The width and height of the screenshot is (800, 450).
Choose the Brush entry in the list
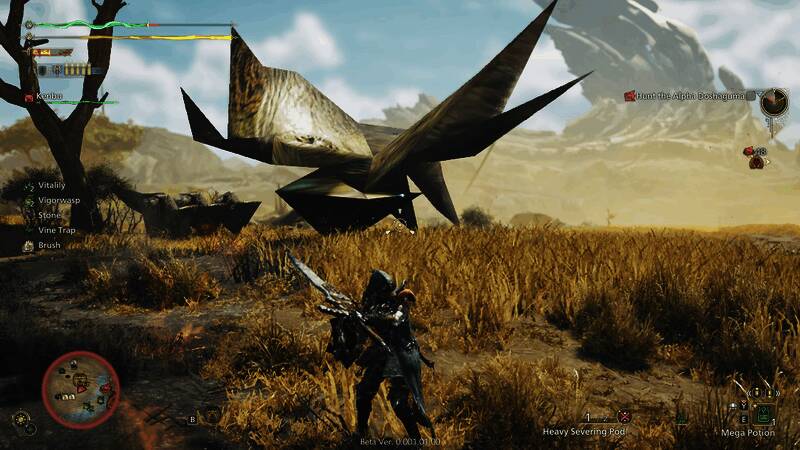tap(50, 244)
